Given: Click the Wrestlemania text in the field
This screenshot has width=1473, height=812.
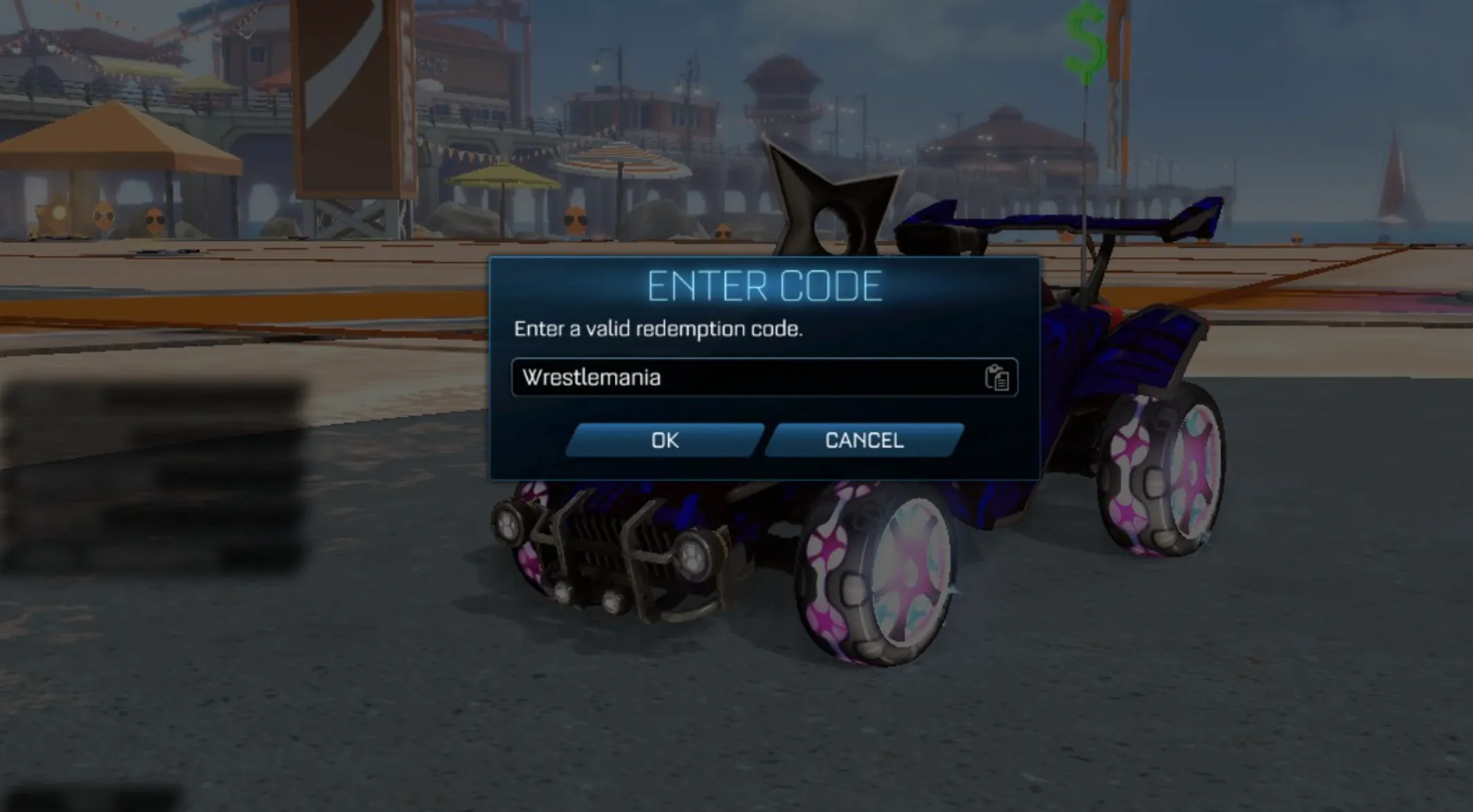Looking at the screenshot, I should click(x=590, y=378).
